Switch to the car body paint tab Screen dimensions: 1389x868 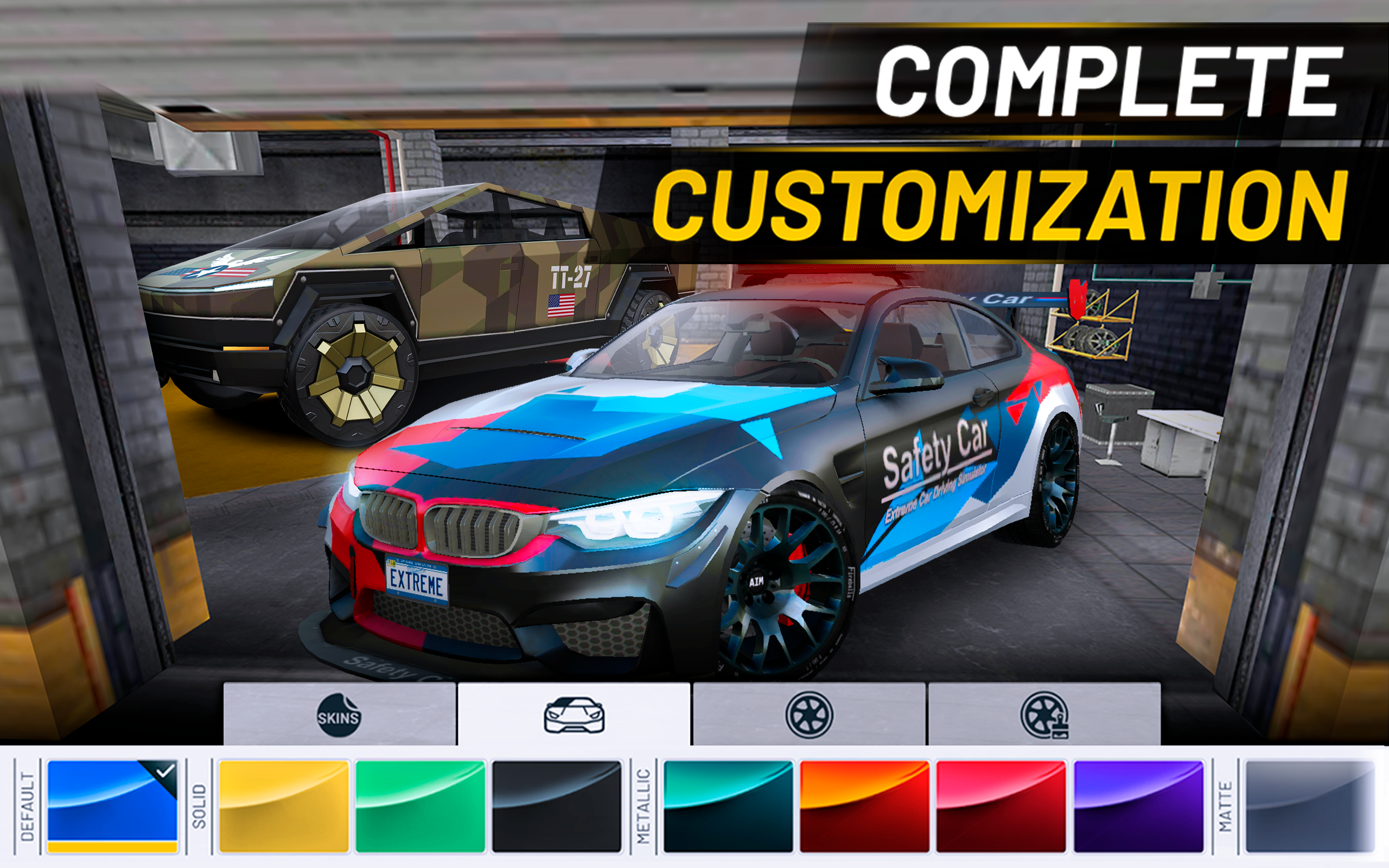coord(574,714)
